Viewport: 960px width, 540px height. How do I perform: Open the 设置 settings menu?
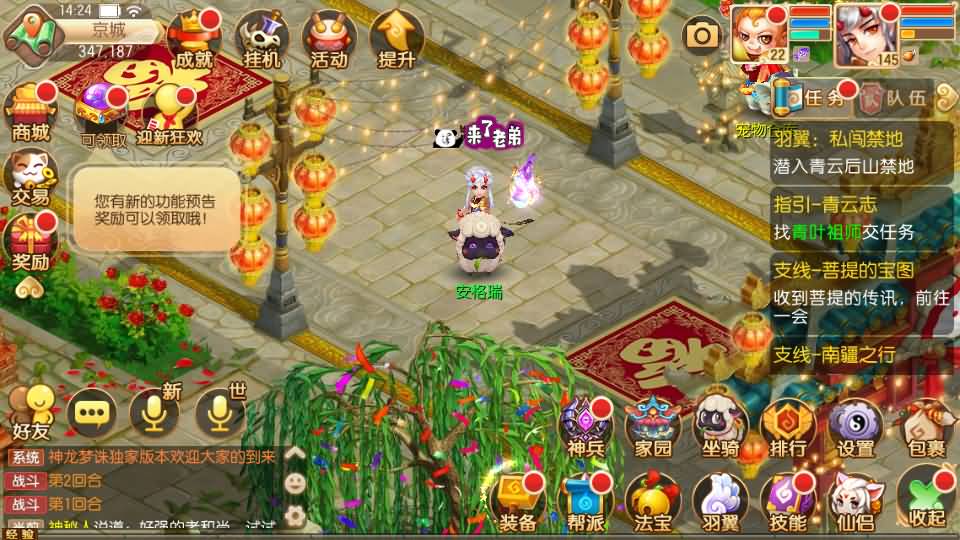tap(856, 428)
